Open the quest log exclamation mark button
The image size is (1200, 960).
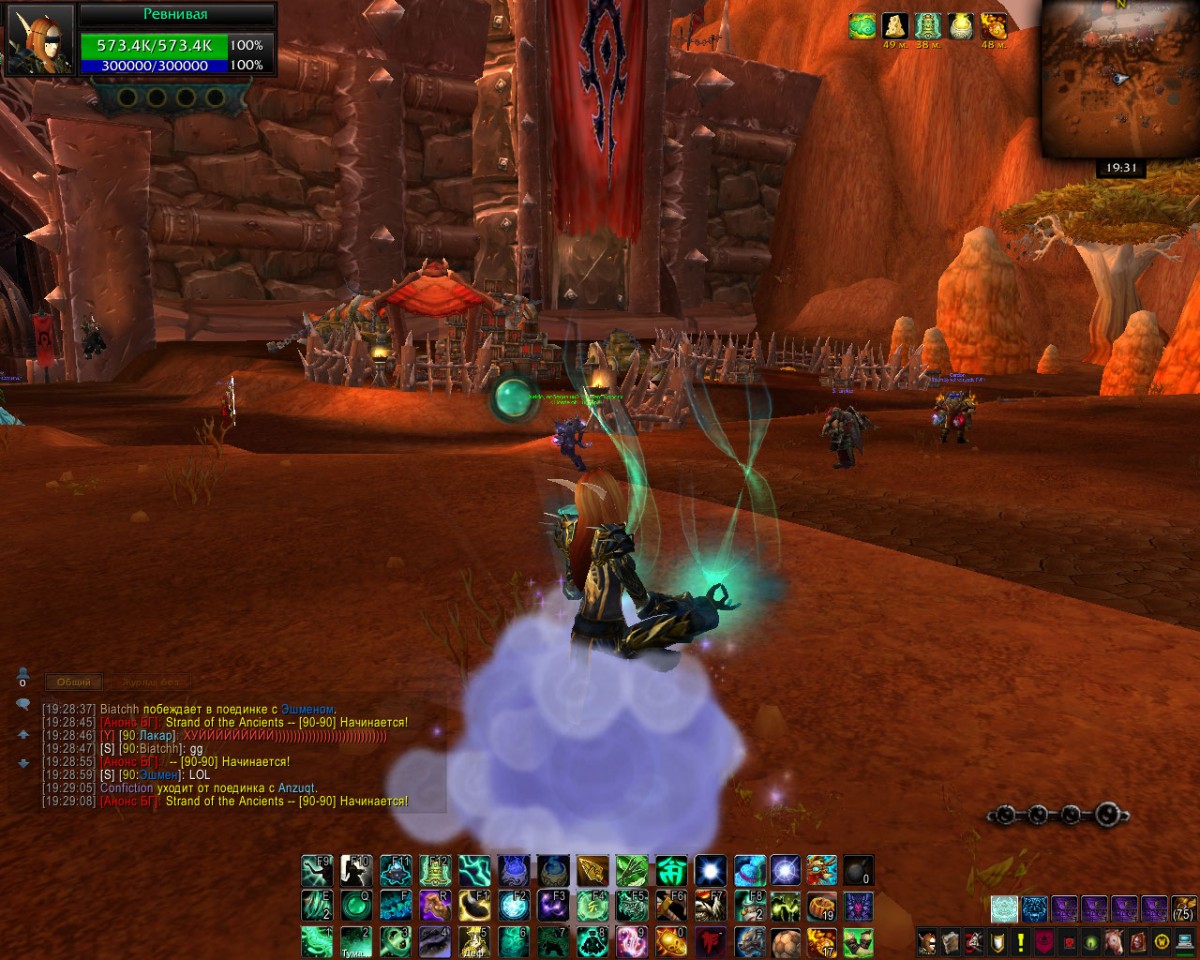coord(1020,941)
